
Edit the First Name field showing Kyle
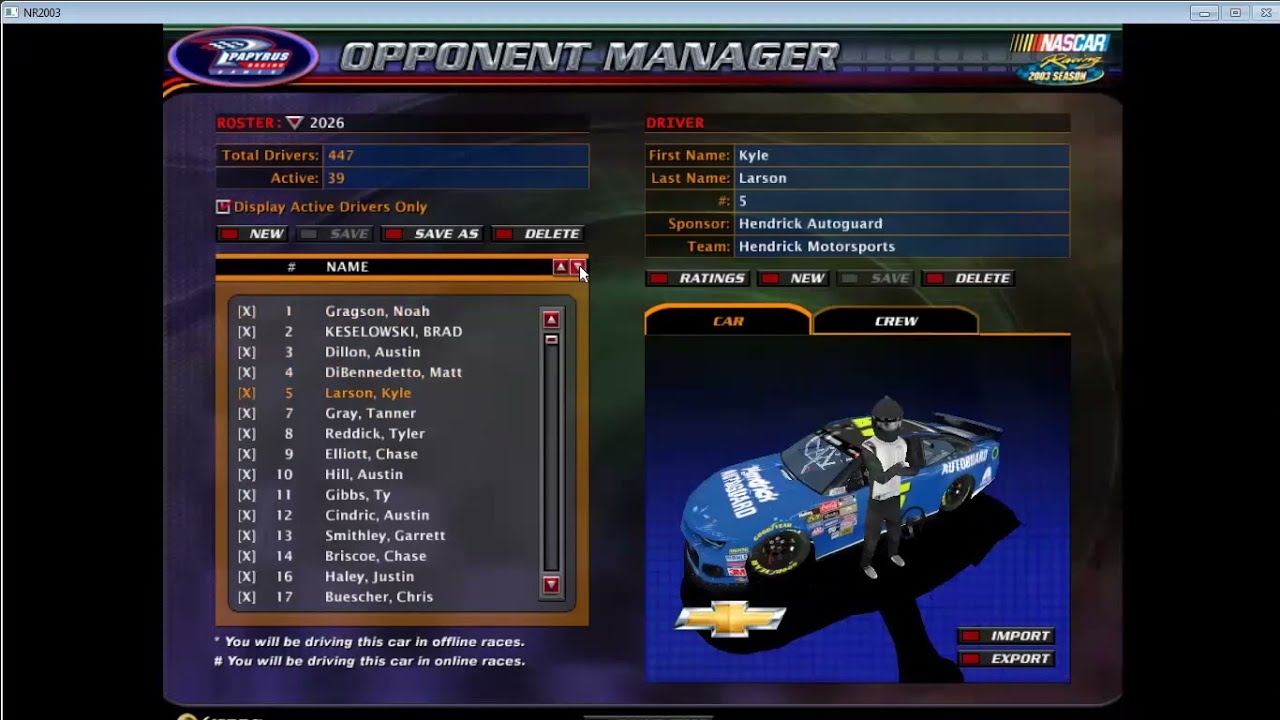[x=901, y=156]
